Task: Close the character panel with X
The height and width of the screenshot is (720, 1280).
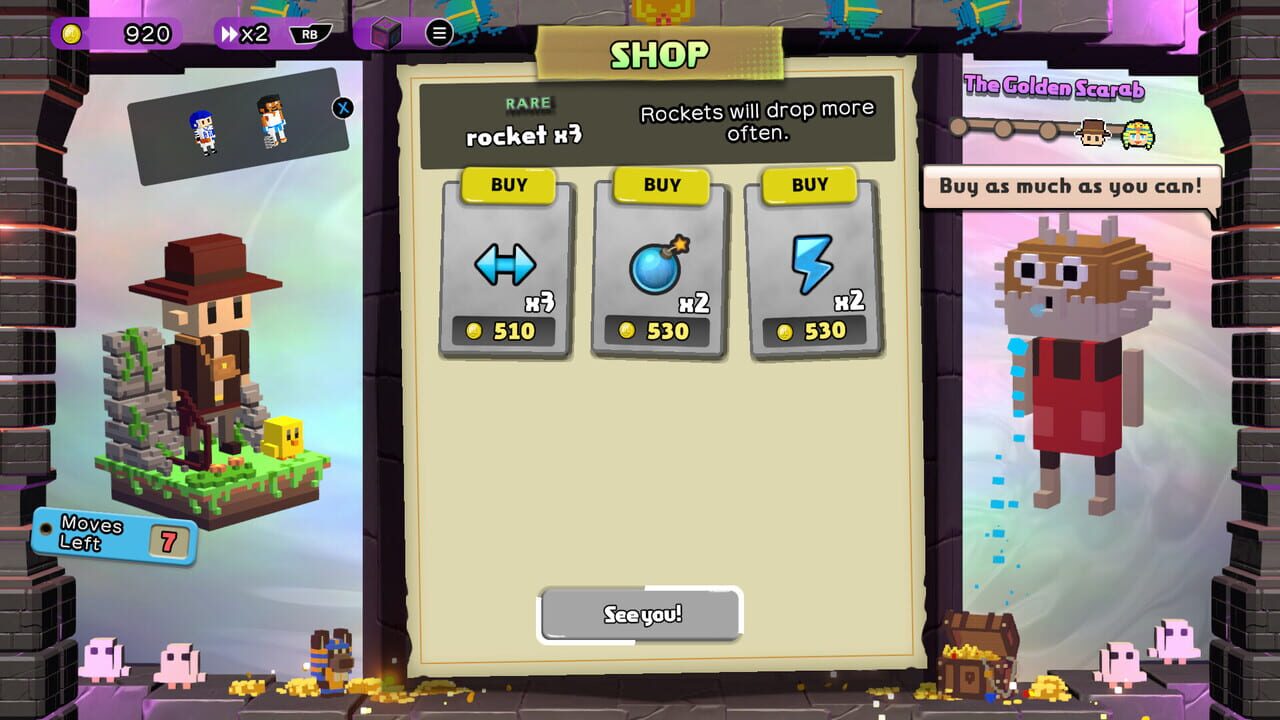Action: coord(343,108)
